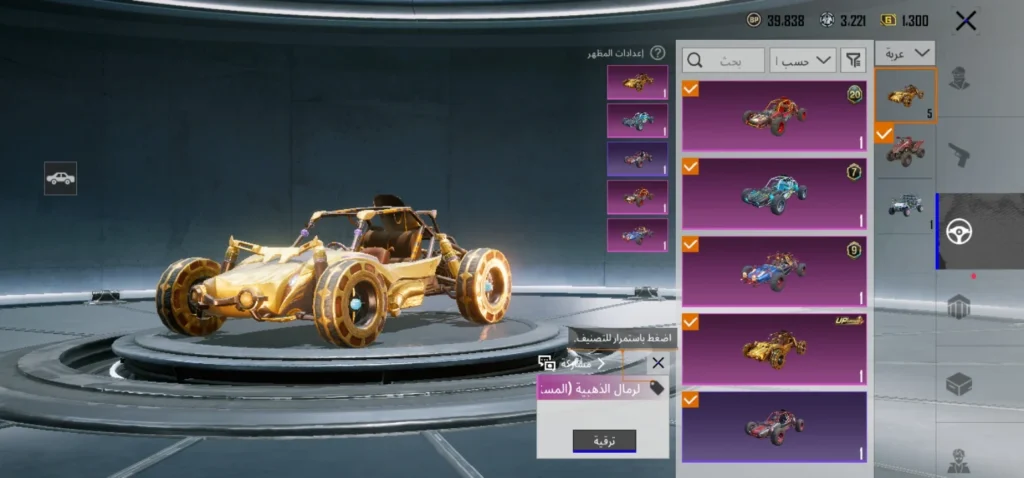
Task: Open the حسب sort dropdown
Action: pyautogui.click(x=803, y=60)
